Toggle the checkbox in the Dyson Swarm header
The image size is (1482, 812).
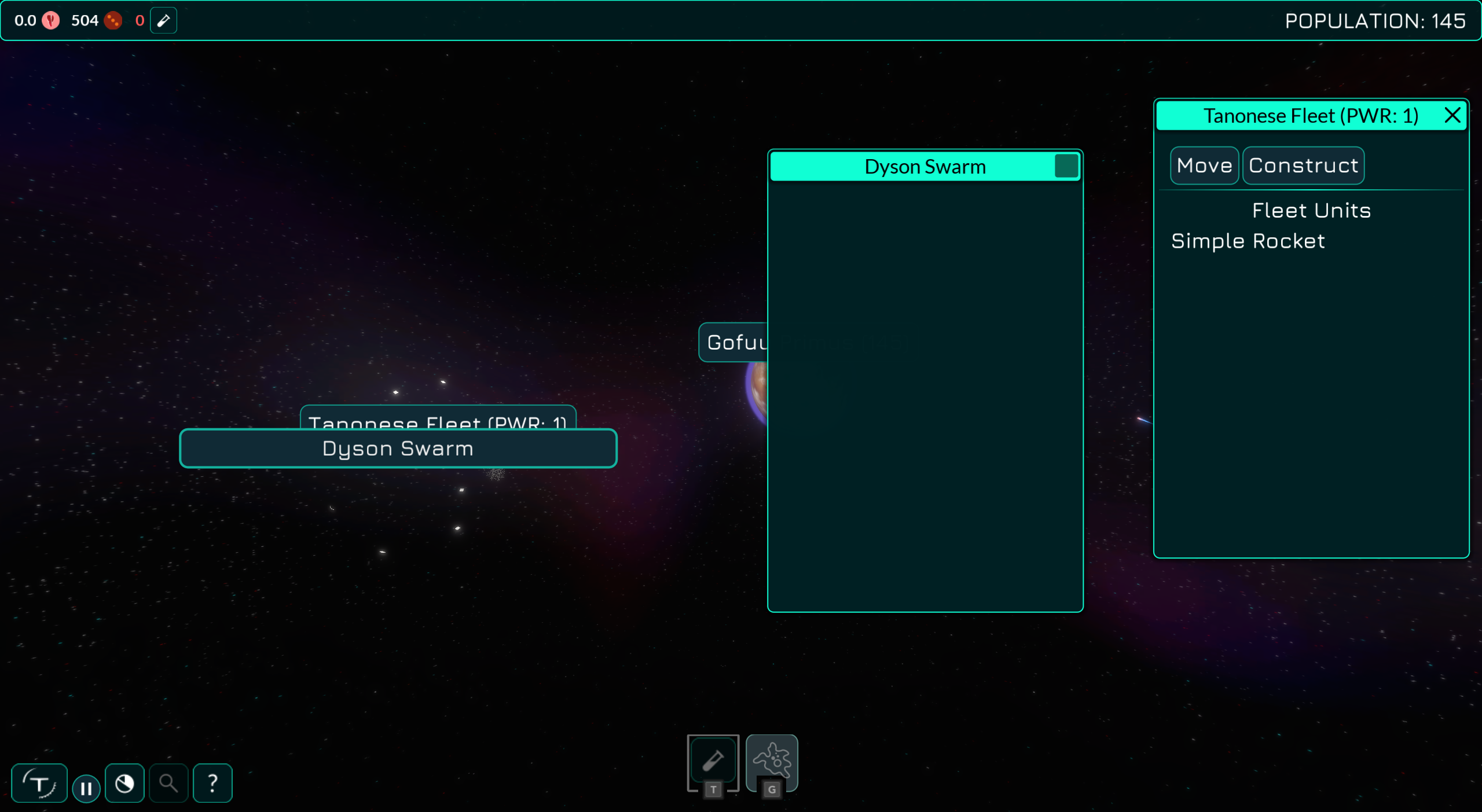coord(1065,166)
